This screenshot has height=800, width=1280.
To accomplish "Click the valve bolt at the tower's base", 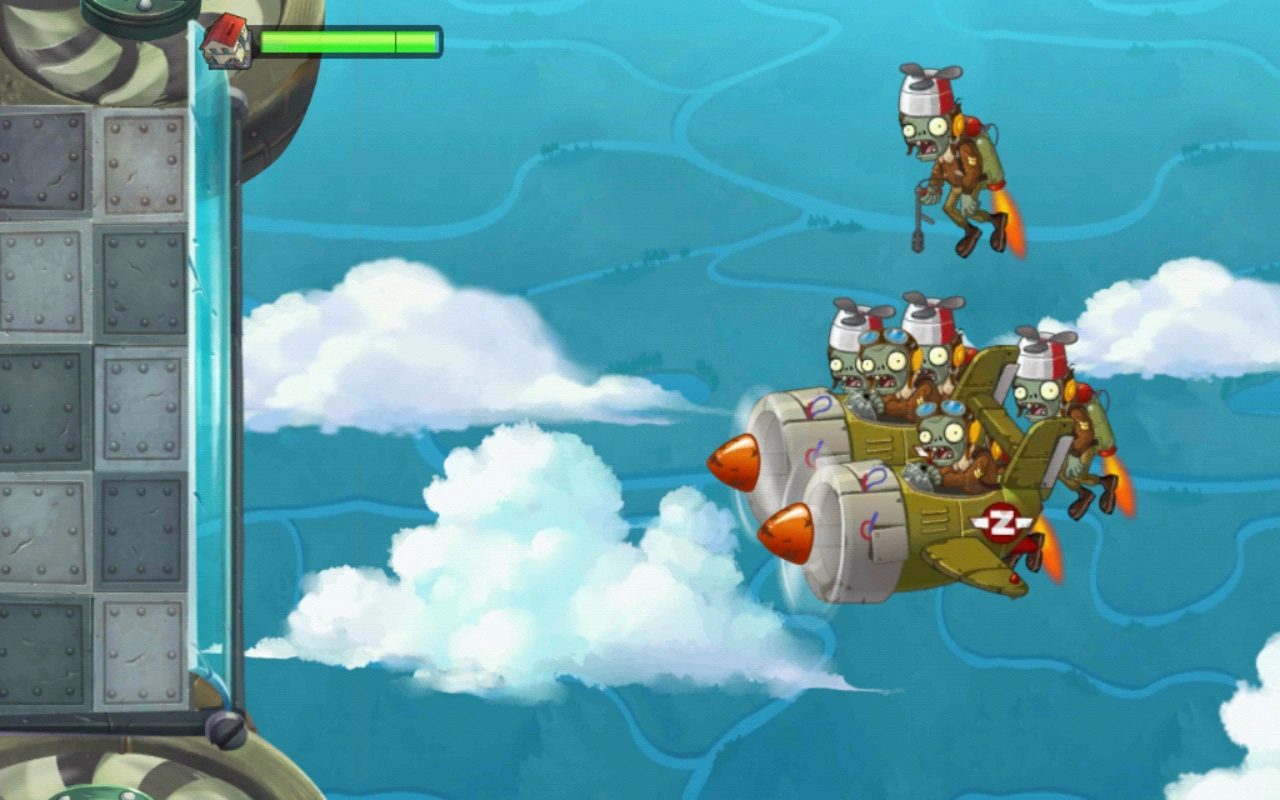I will coord(225,730).
